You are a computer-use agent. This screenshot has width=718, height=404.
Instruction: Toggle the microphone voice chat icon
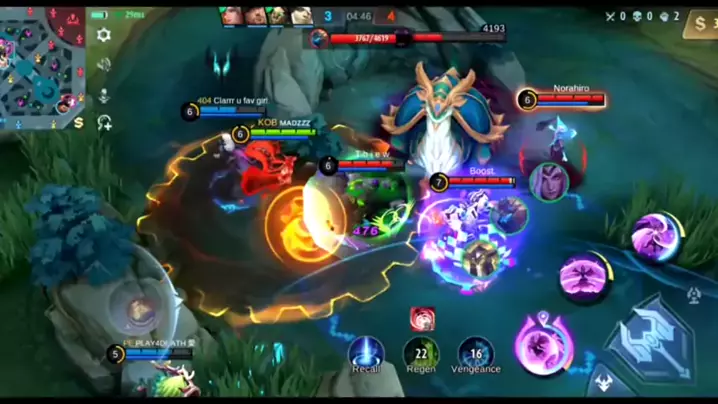pyautogui.click(x=103, y=94)
